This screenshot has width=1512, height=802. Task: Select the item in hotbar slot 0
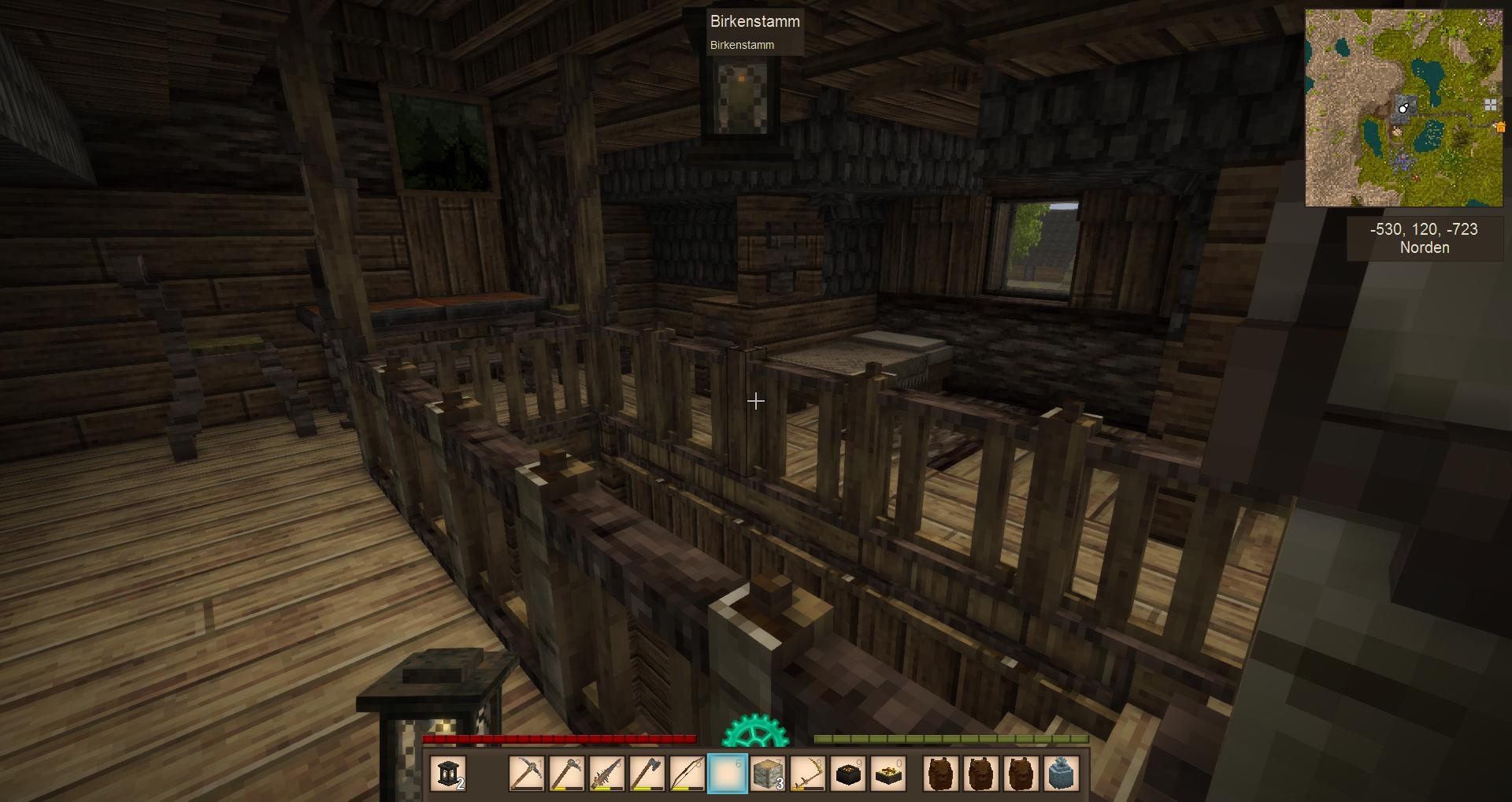click(x=888, y=774)
